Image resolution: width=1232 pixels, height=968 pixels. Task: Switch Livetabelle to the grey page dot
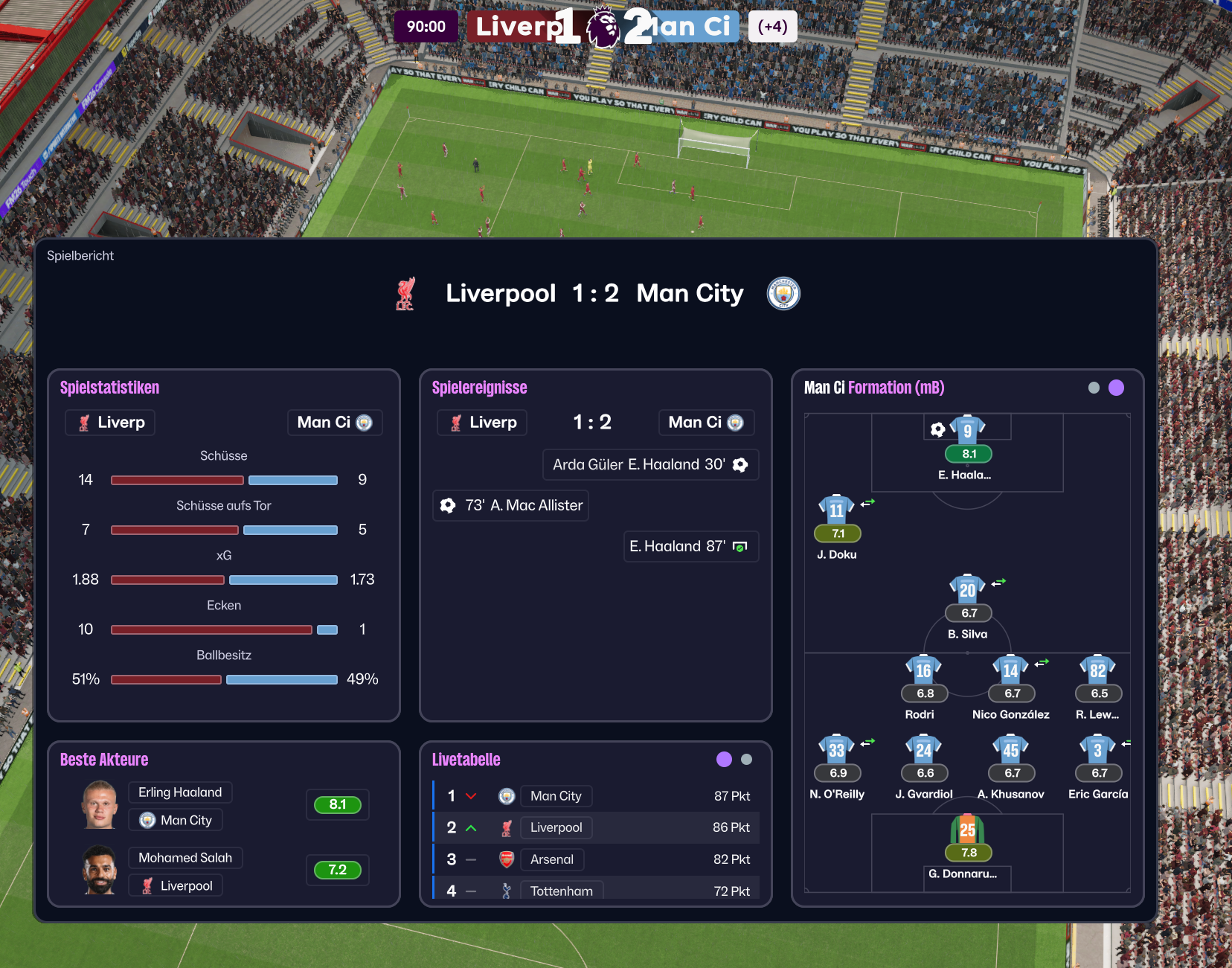(x=747, y=760)
